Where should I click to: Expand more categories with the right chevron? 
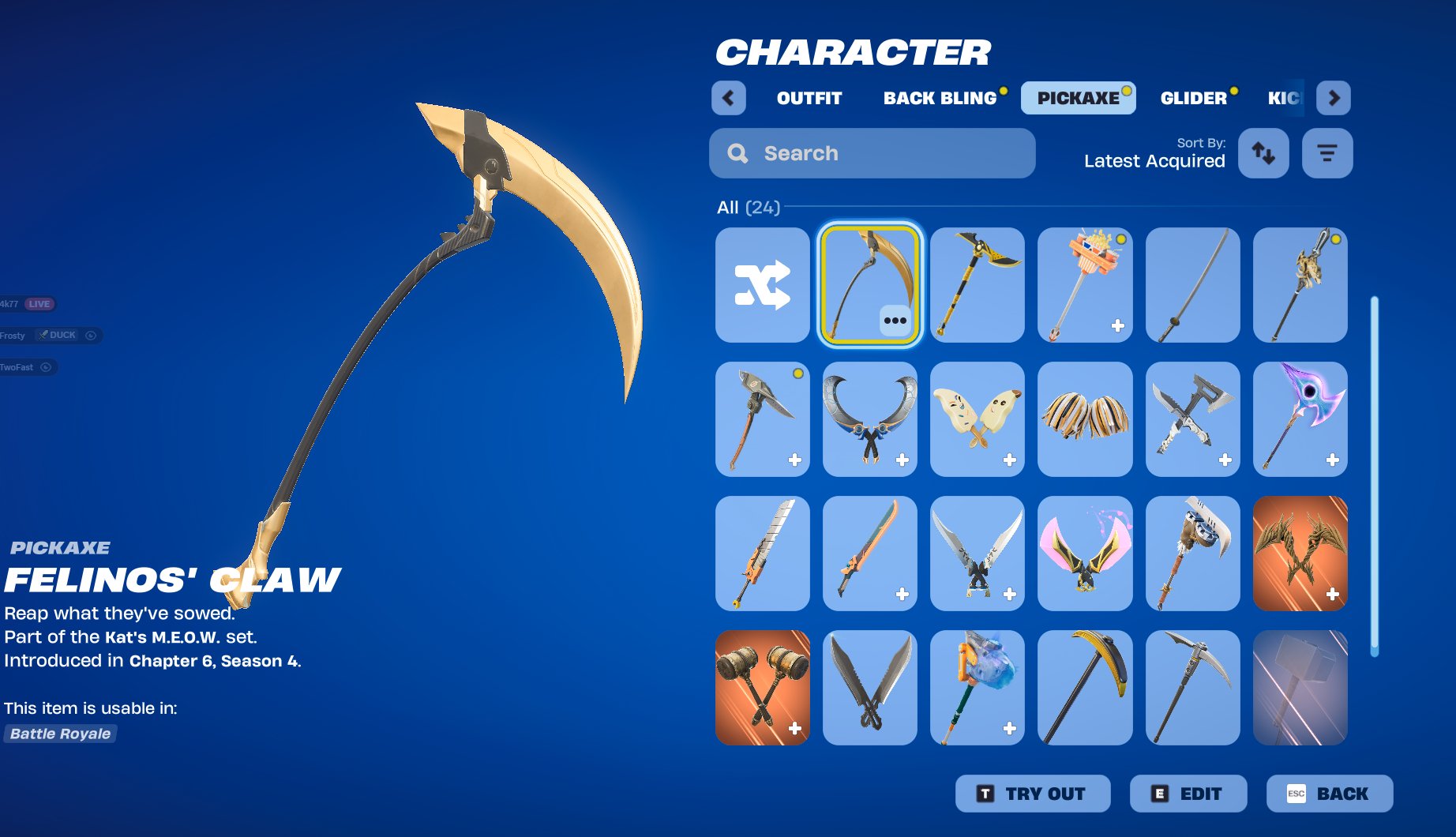click(x=1333, y=97)
